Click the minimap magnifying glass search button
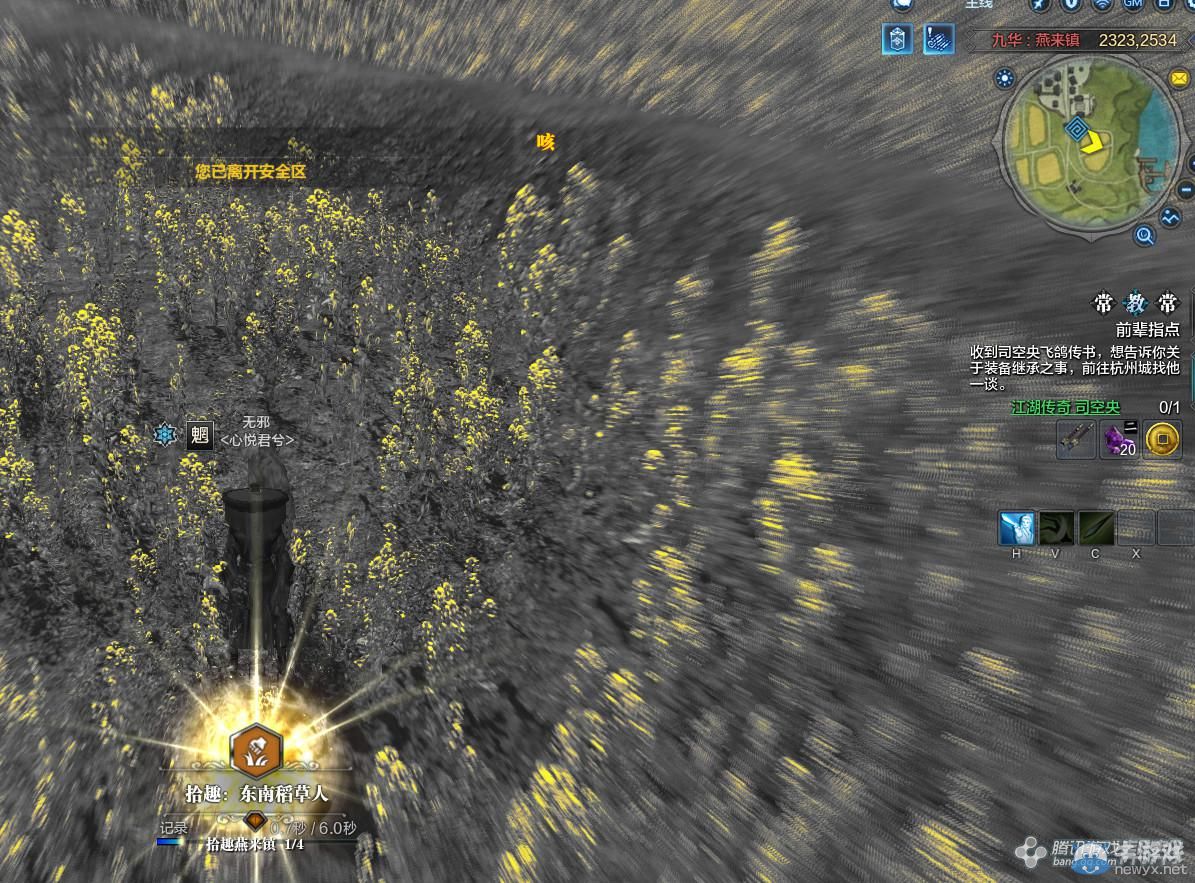Screen dimensions: 1195x883 click(x=1145, y=236)
